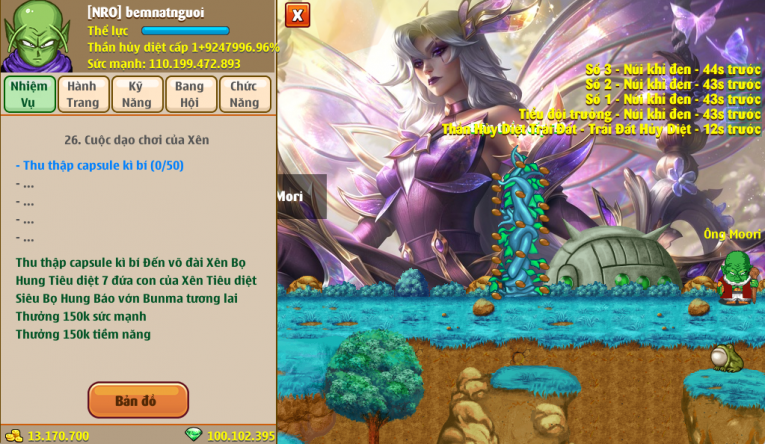Screen dimensions: 765x444
Task: Switch to the Chức Năng tab
Action: [244, 94]
